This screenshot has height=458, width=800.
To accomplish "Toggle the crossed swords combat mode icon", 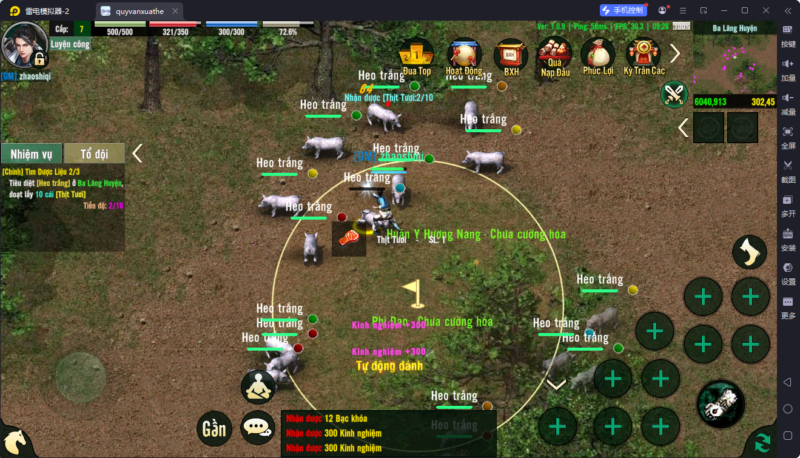I will pos(675,95).
